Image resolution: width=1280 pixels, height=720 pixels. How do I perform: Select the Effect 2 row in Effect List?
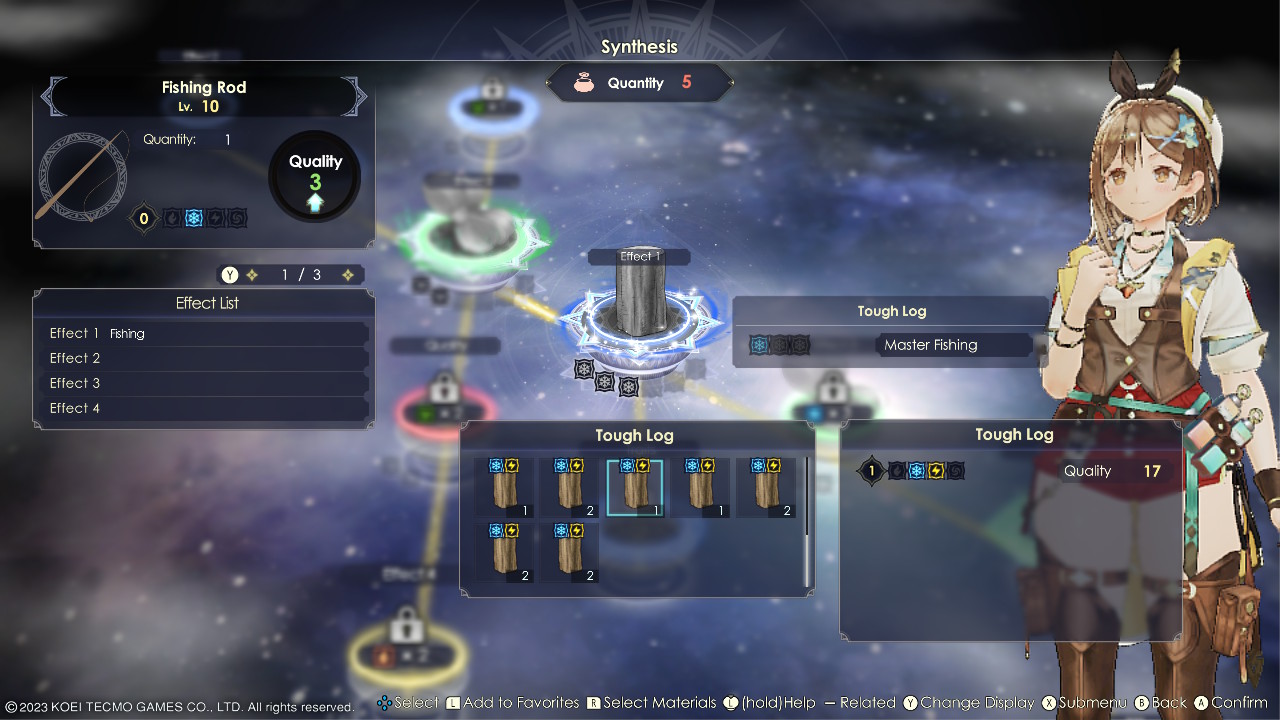click(x=204, y=358)
